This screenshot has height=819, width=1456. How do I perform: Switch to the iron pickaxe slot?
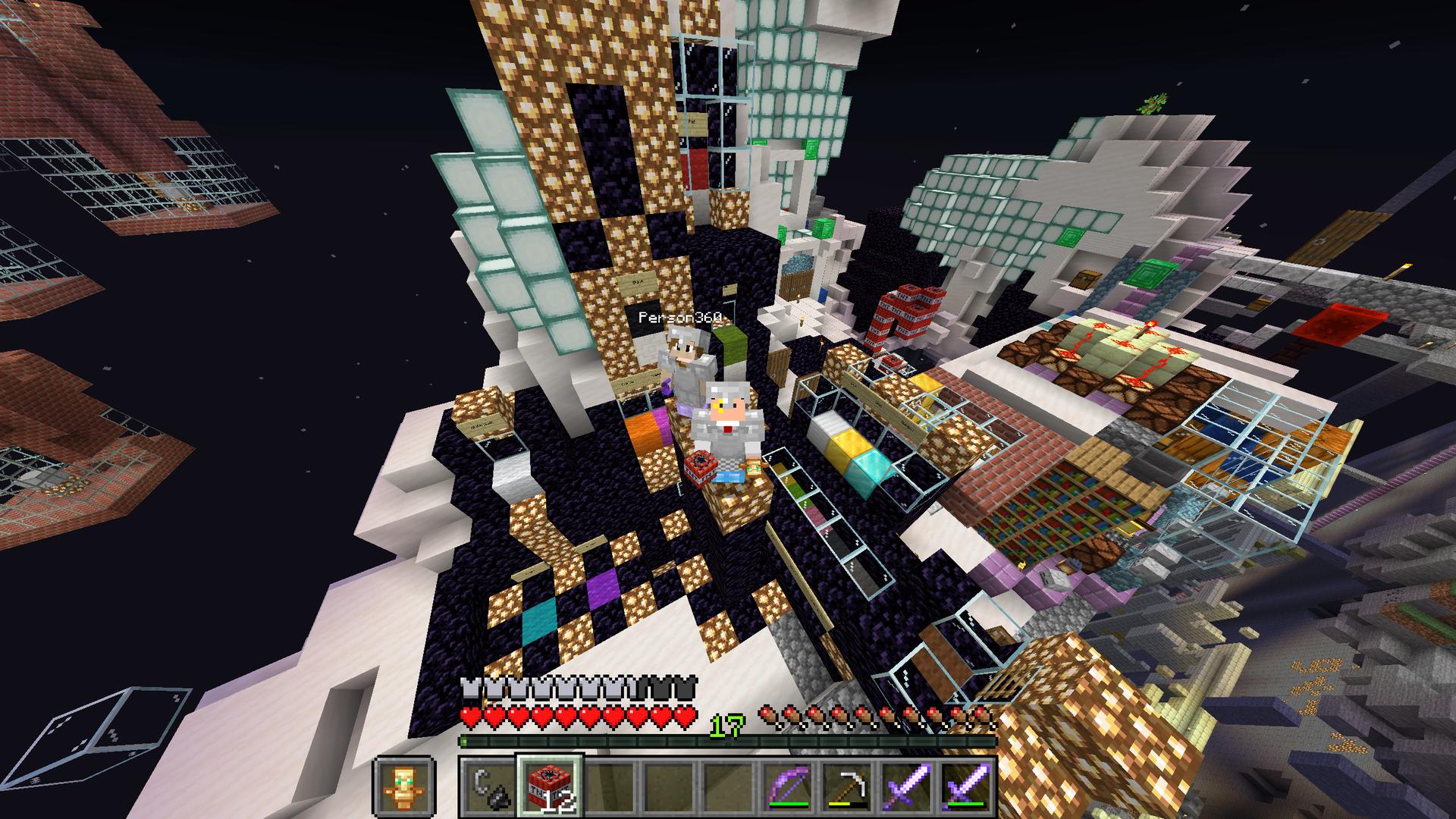[847, 786]
